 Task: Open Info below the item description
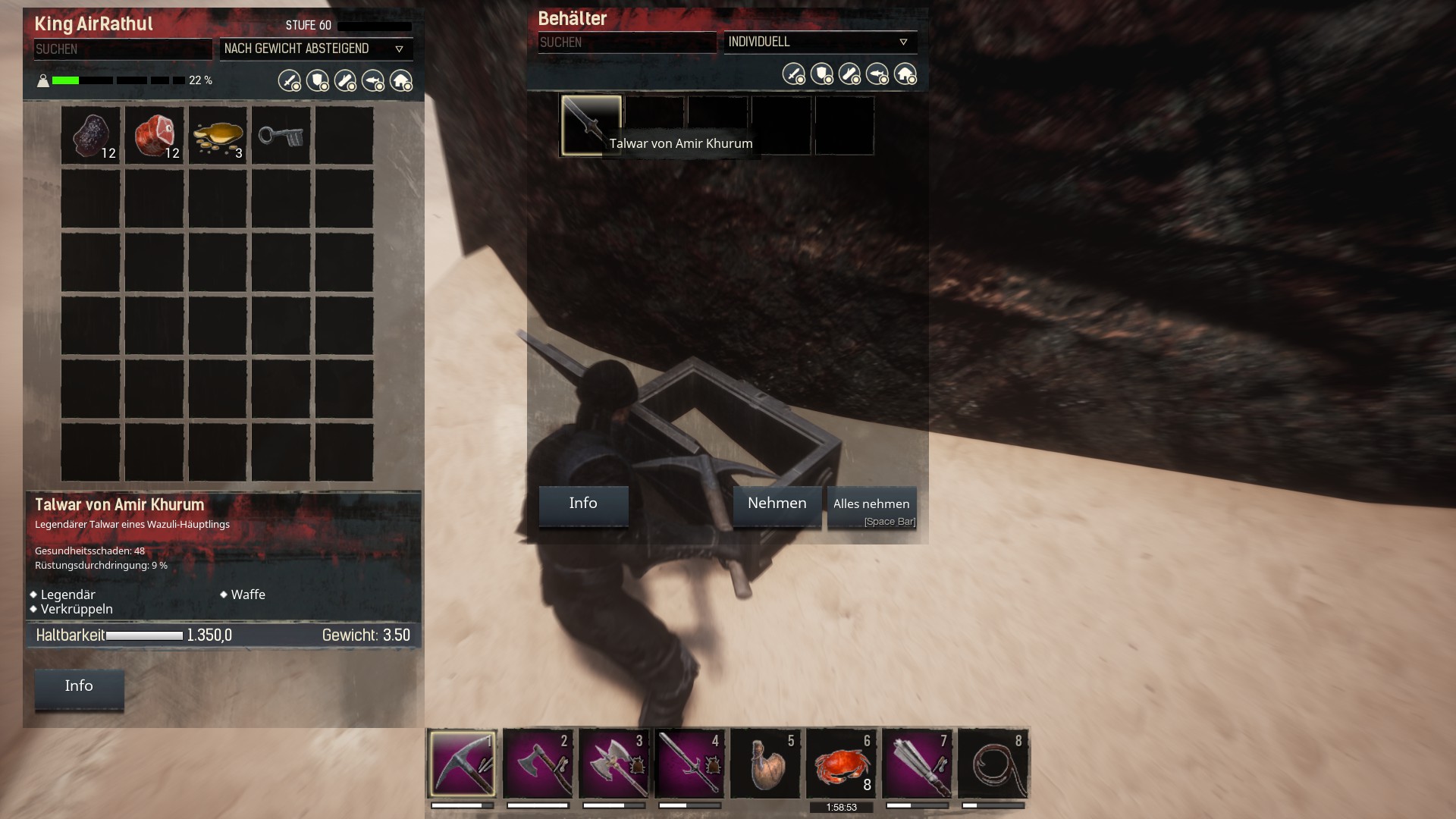(x=79, y=688)
